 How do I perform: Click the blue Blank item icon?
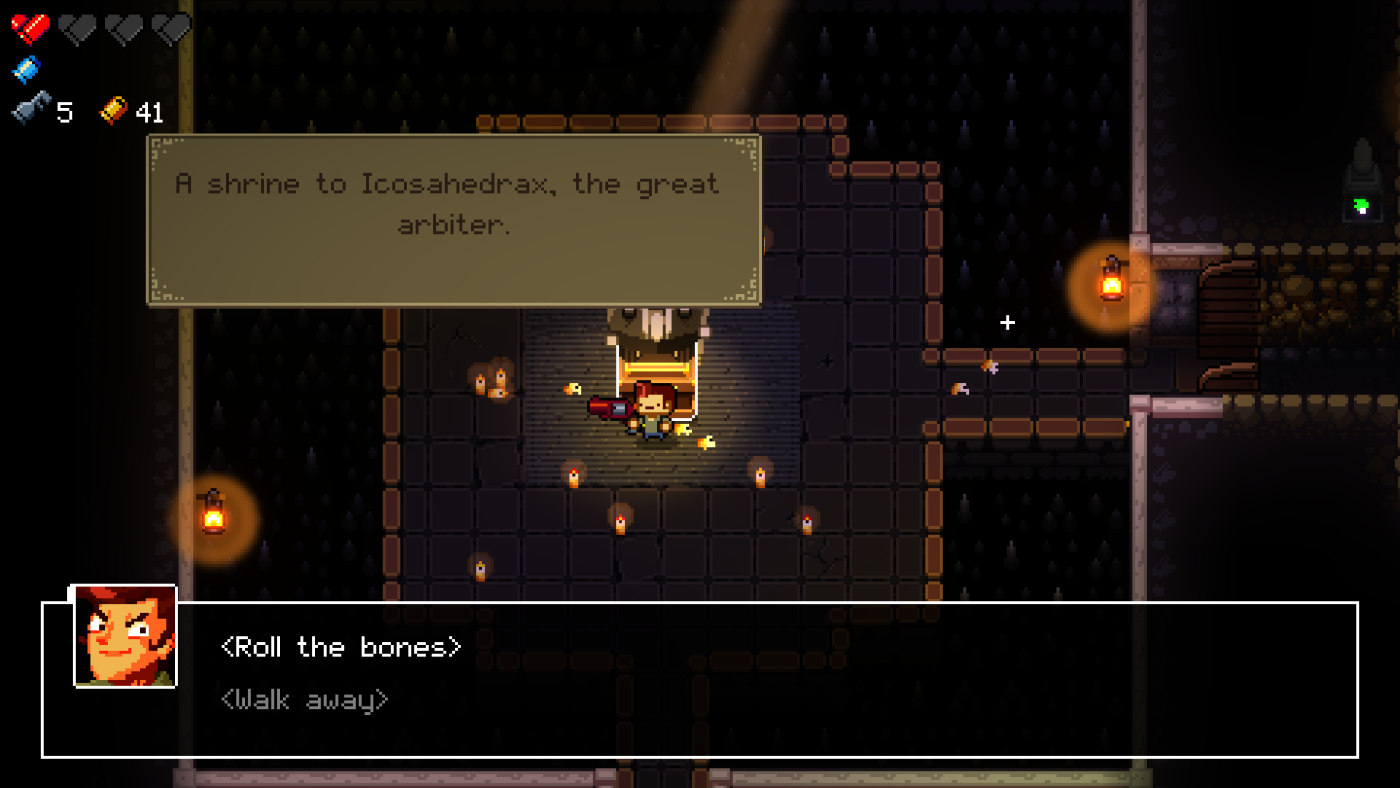pyautogui.click(x=25, y=68)
